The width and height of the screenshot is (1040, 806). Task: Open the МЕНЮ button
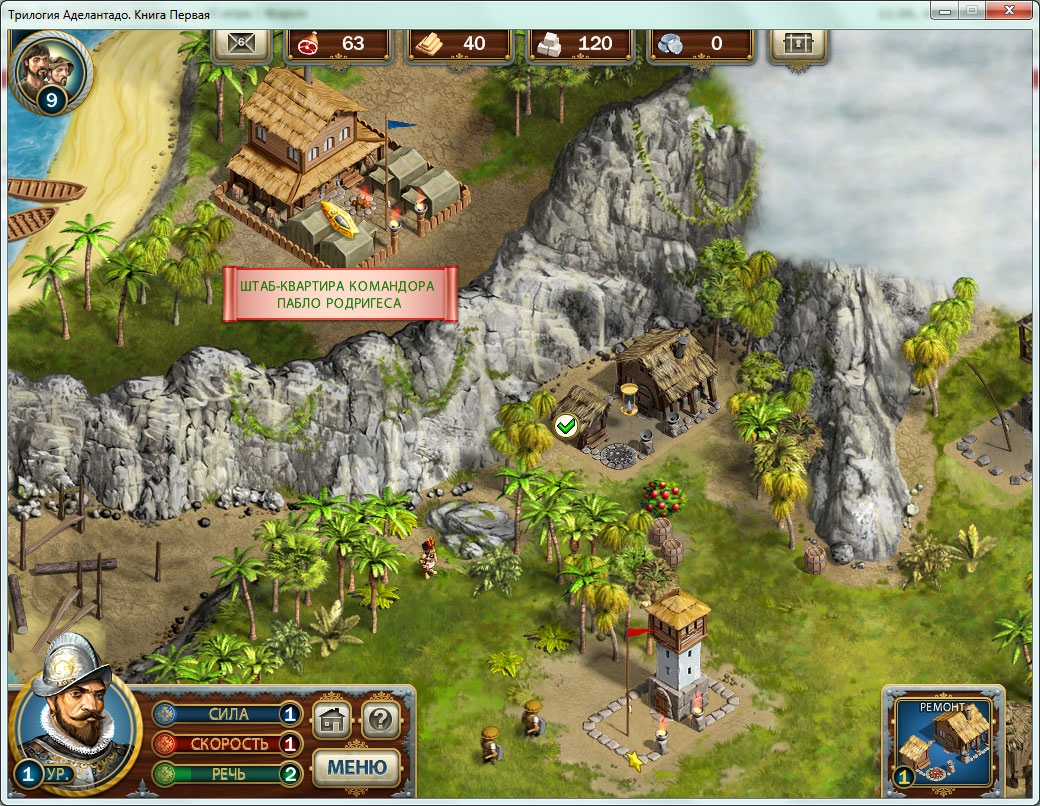coord(357,767)
